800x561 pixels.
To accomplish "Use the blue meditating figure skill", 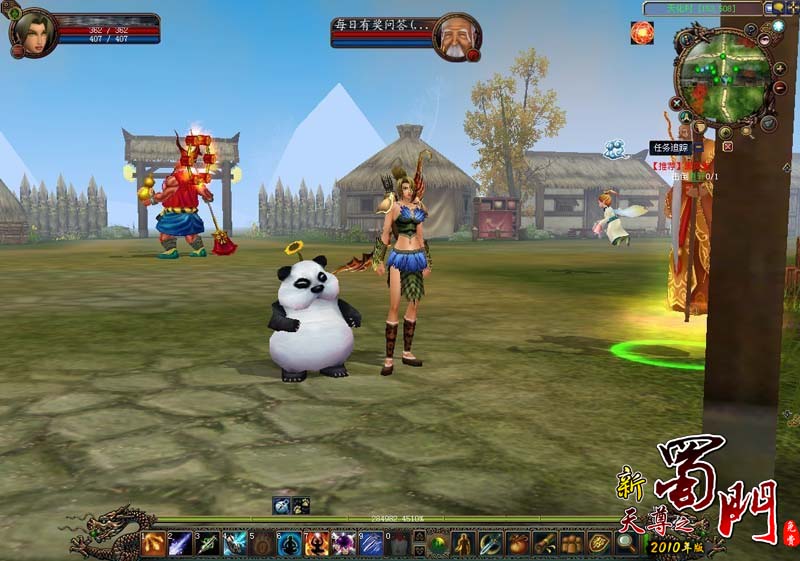I will (289, 543).
